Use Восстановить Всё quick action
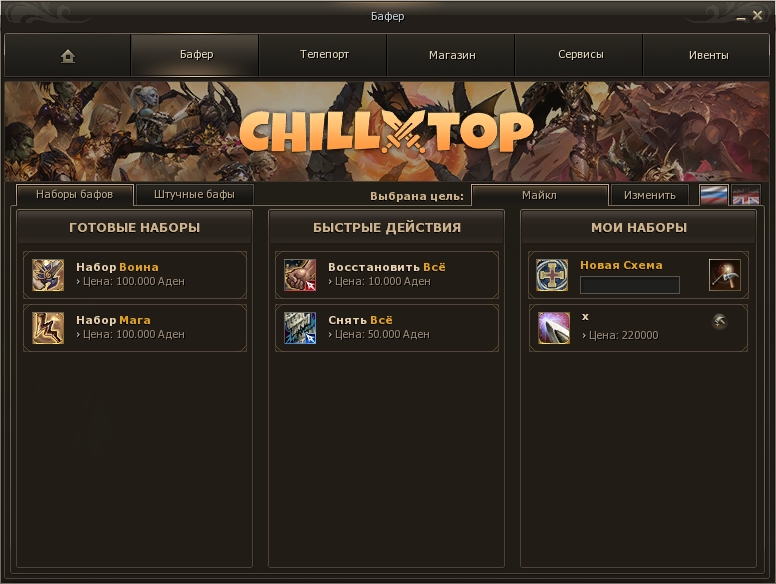The height and width of the screenshot is (584, 776). (387, 274)
